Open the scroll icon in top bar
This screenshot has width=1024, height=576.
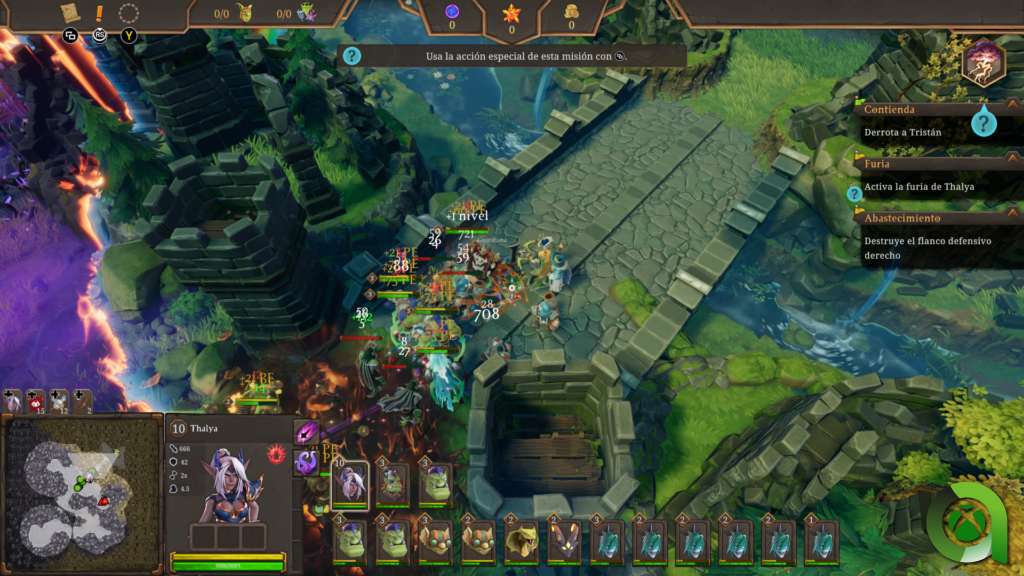tap(69, 13)
